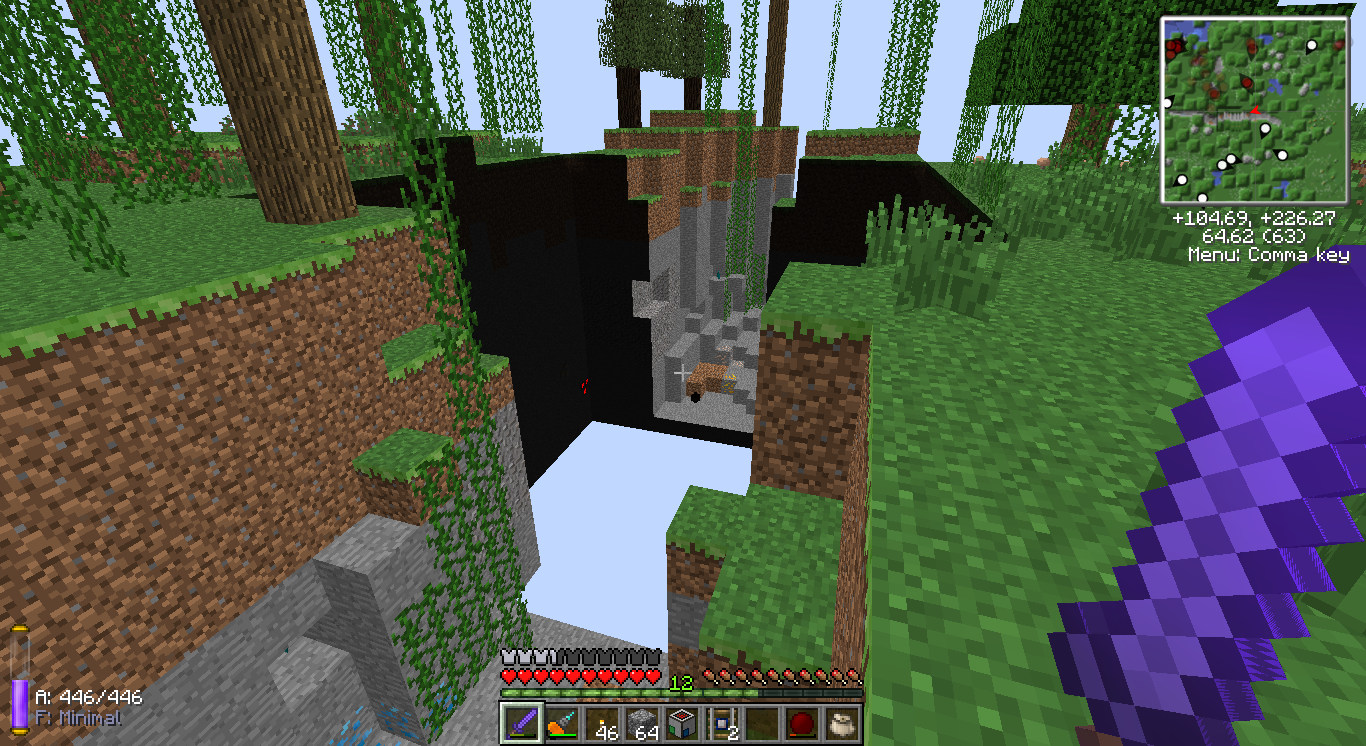Select the rail item stack of 2

point(721,723)
